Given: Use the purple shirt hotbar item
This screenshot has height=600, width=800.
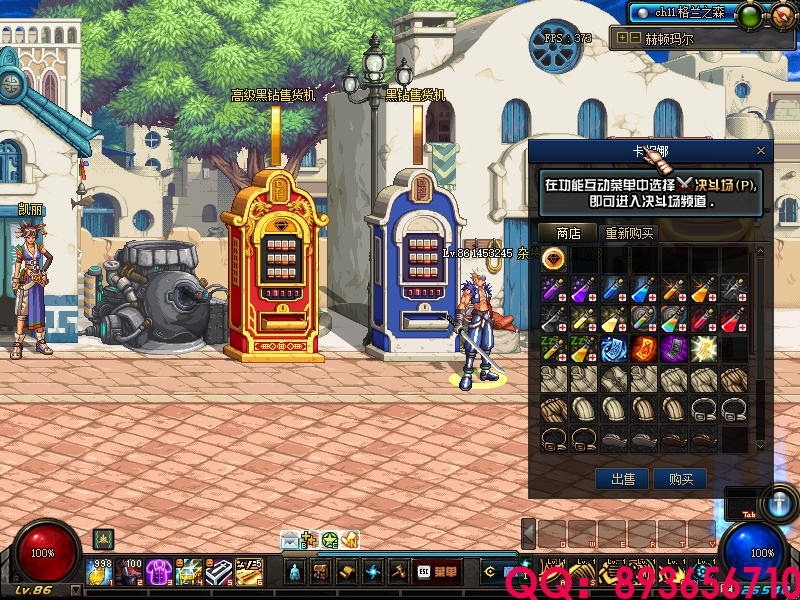Looking at the screenshot, I should [x=158, y=571].
